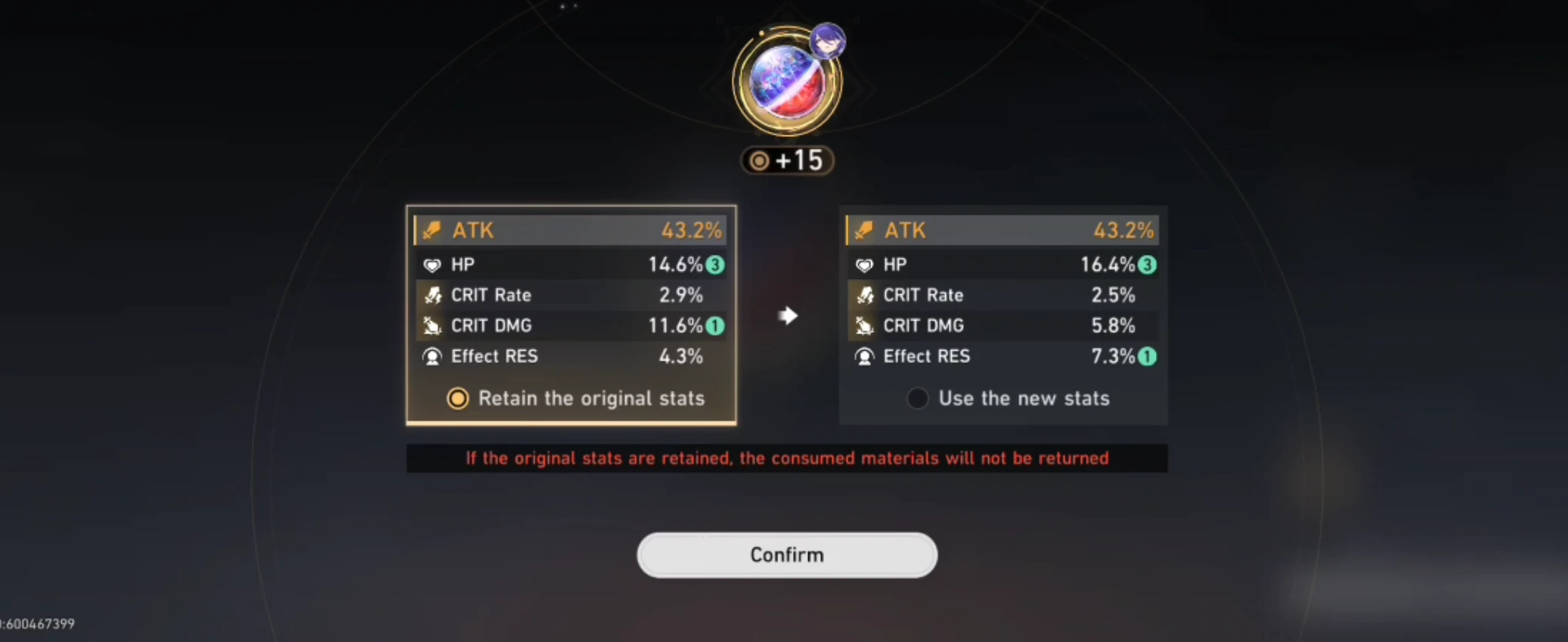Toggle selection of the highlighted ATK stat row
This screenshot has width=1568, height=642.
point(571,230)
